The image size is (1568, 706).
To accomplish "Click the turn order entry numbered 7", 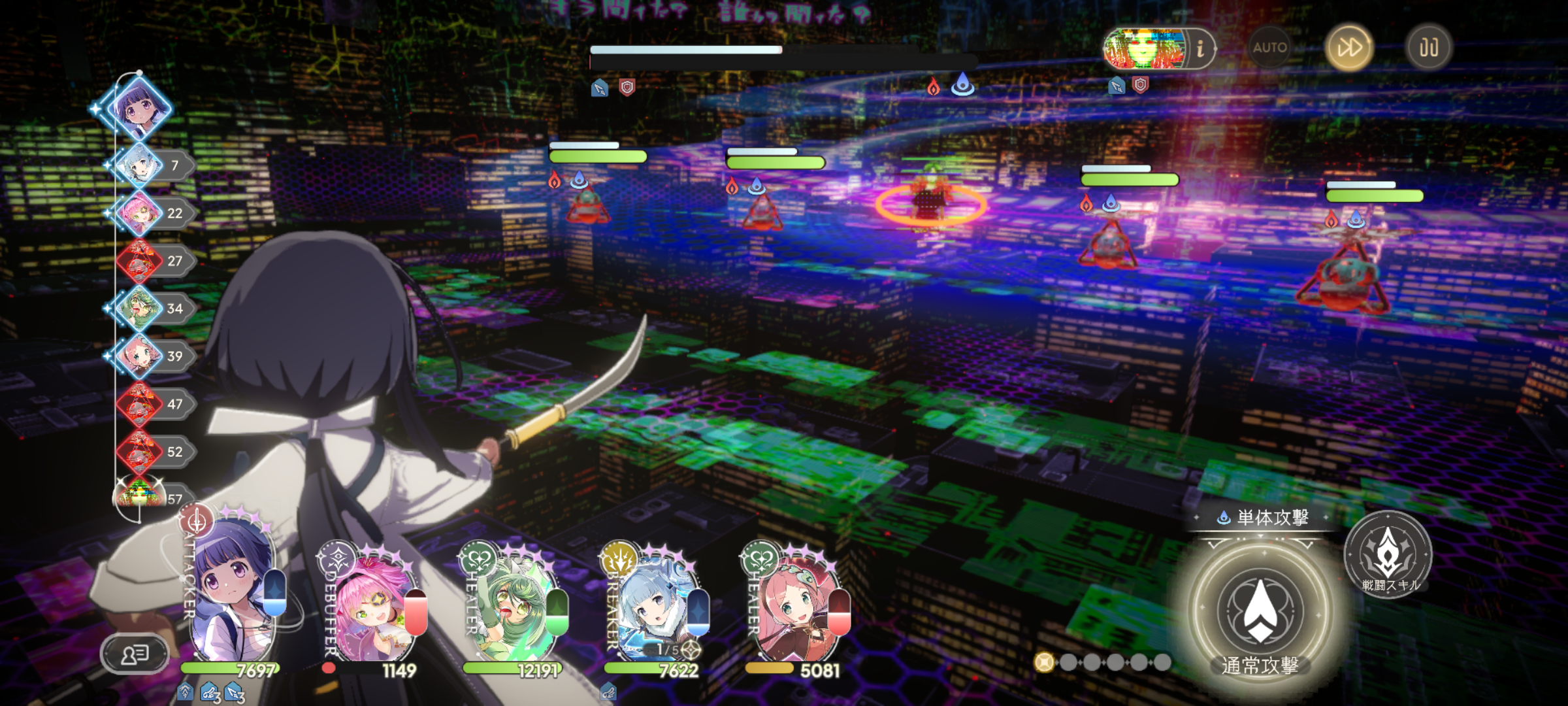I will pyautogui.click(x=140, y=165).
